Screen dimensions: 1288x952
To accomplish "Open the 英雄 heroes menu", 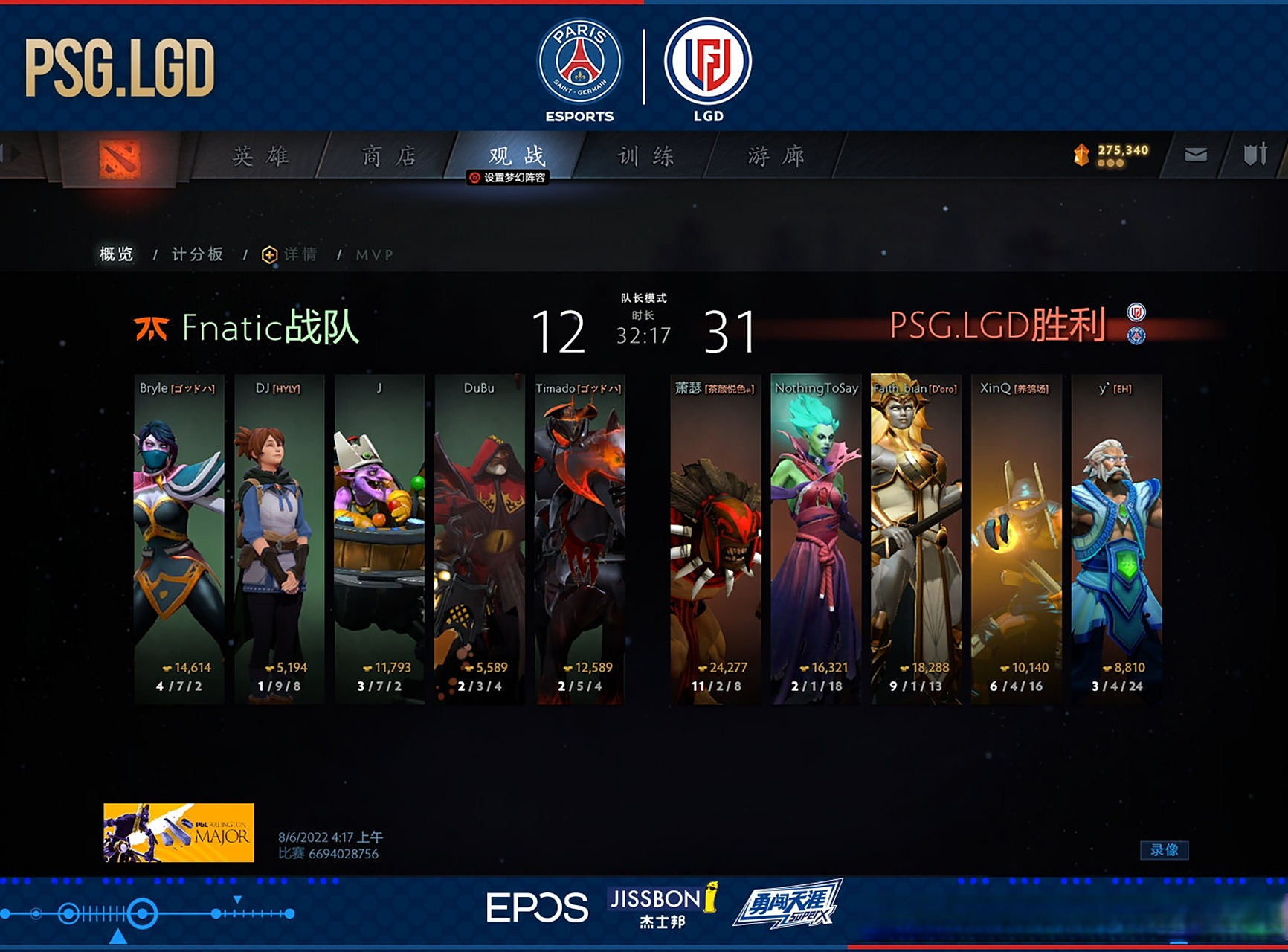I will [260, 156].
